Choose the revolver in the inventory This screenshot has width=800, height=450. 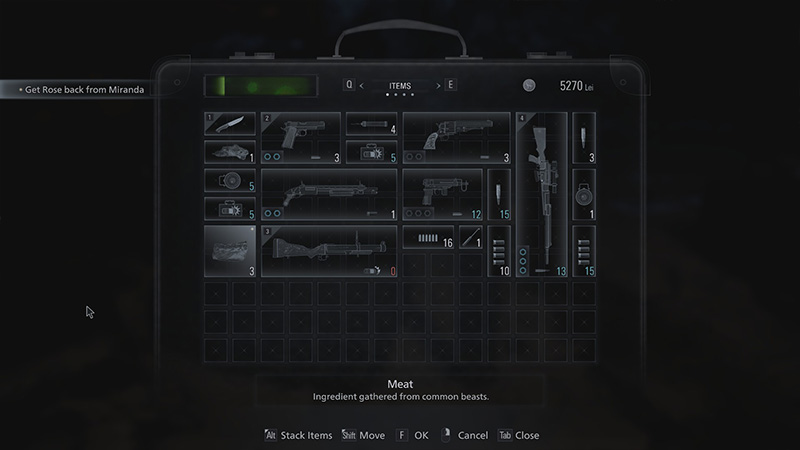(456, 137)
